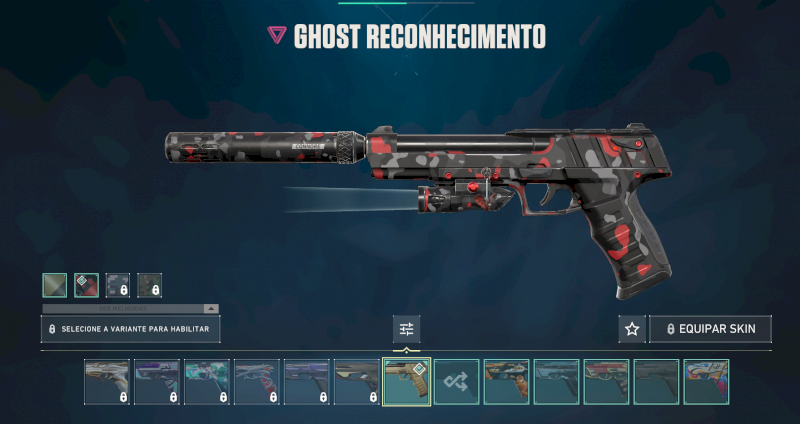This screenshot has width=800, height=424.
Task: Mark skin as favorite with star button
Action: (x=631, y=329)
